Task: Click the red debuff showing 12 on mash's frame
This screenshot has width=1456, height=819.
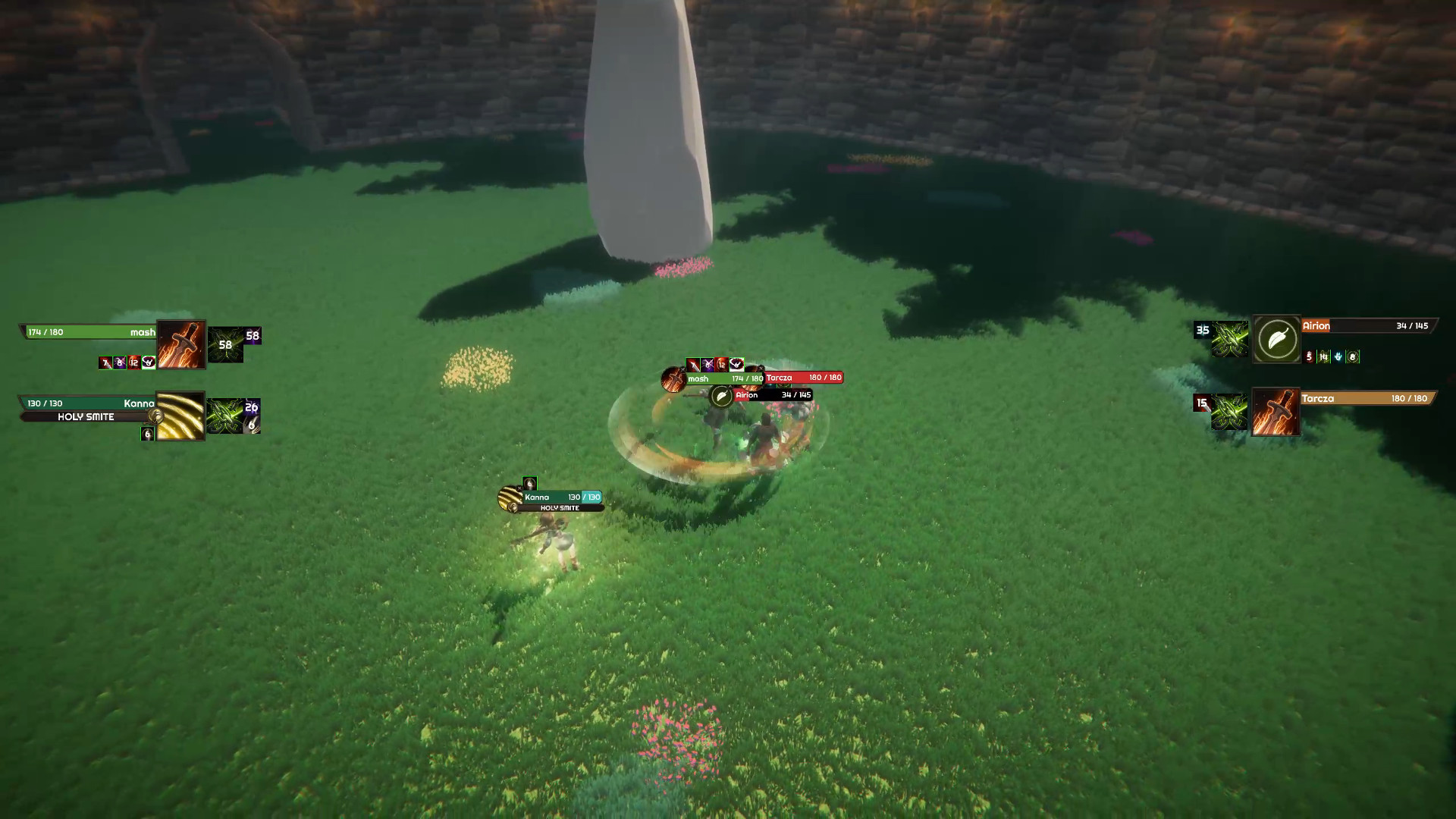Action: (x=134, y=362)
